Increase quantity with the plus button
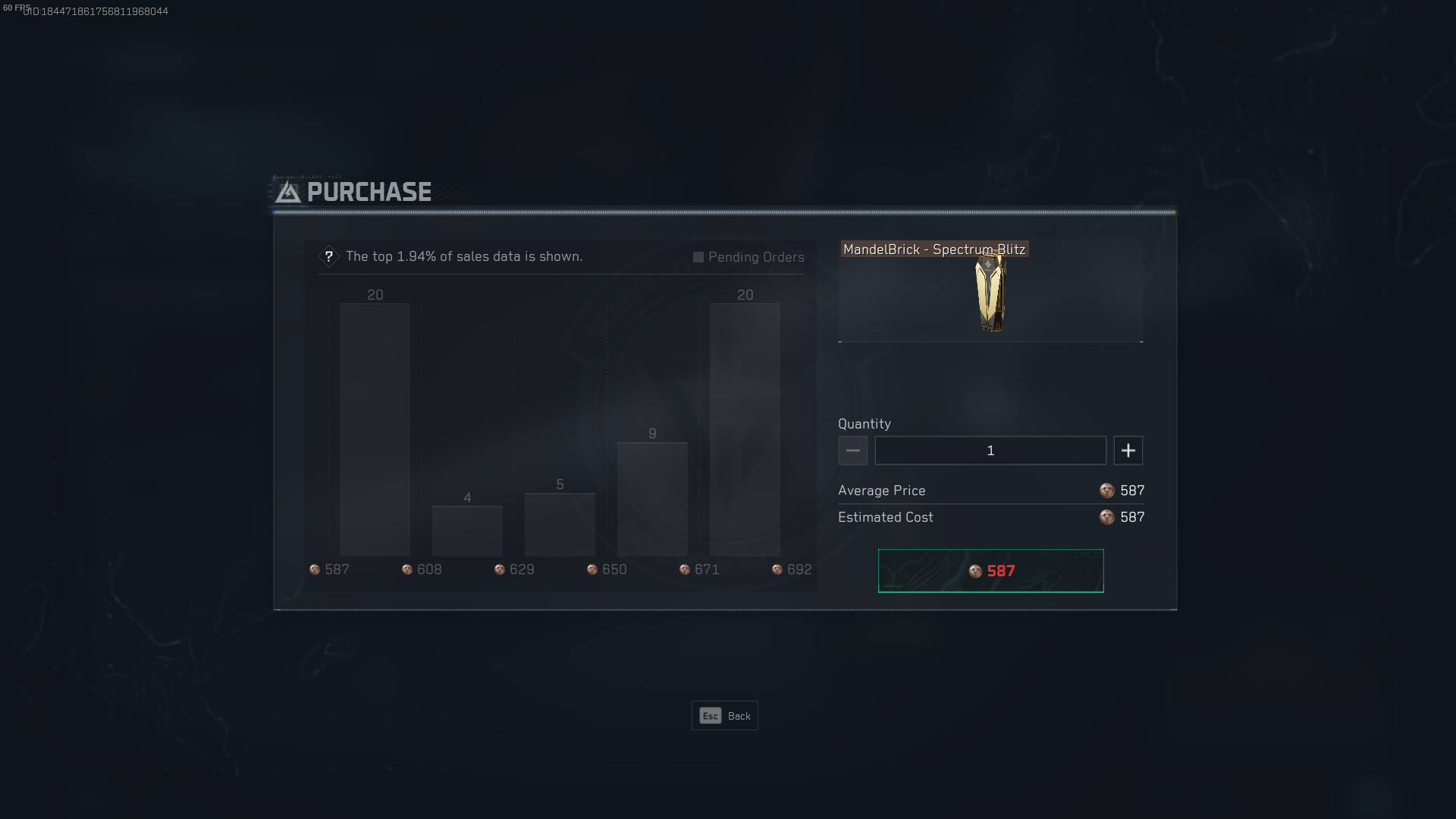1456x819 pixels. pyautogui.click(x=1128, y=450)
